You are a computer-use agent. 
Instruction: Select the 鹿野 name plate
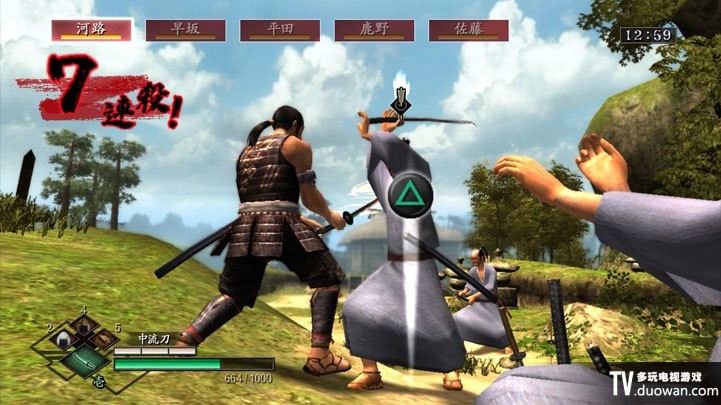point(374,30)
